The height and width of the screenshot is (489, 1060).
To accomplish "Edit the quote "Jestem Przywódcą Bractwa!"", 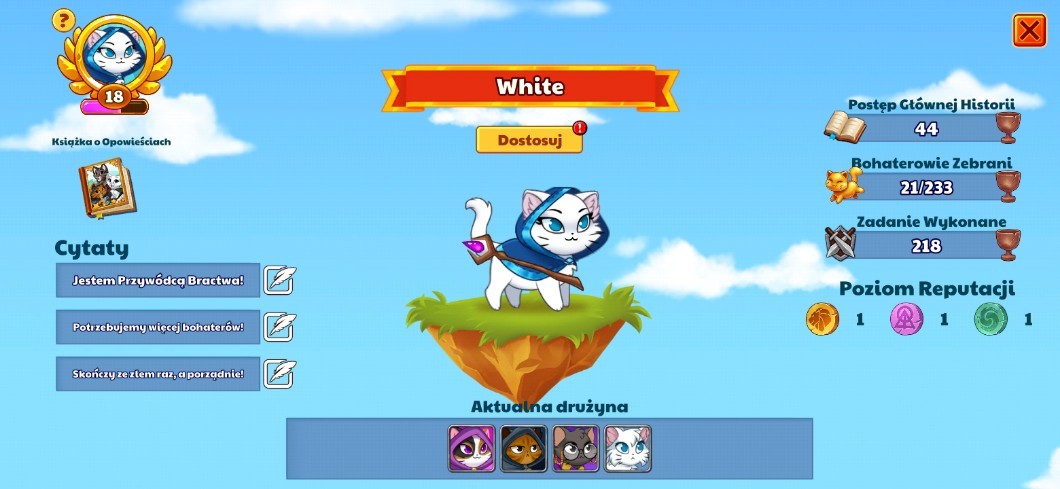I will (279, 281).
